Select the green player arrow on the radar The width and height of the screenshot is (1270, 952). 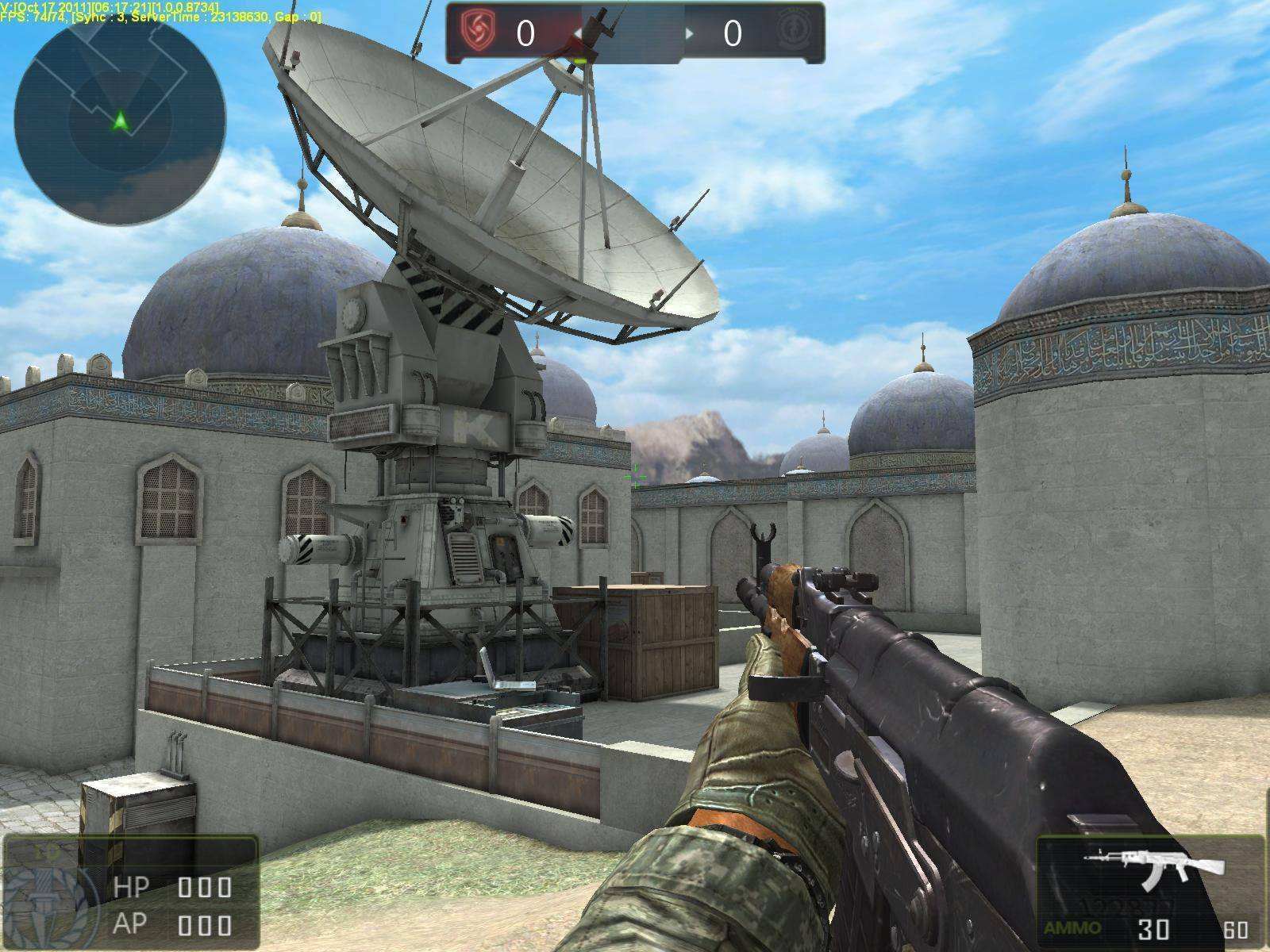click(120, 121)
